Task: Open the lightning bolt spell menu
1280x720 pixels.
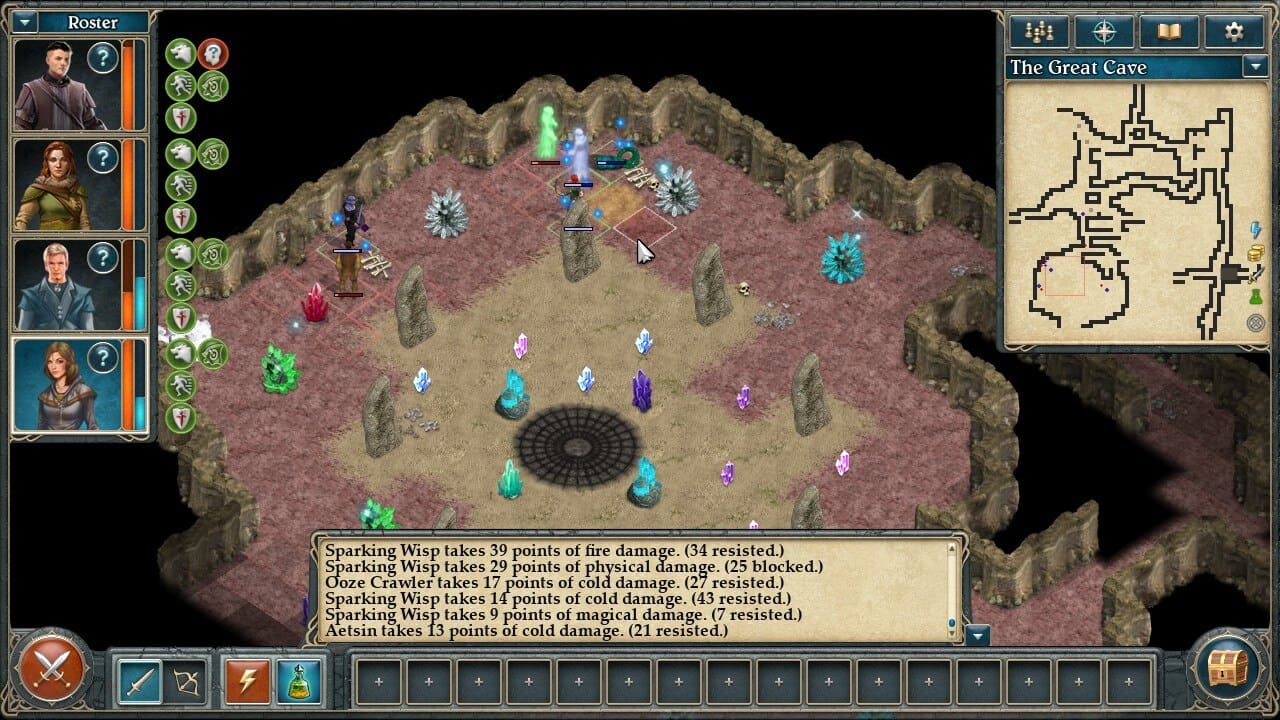Action: (246, 681)
